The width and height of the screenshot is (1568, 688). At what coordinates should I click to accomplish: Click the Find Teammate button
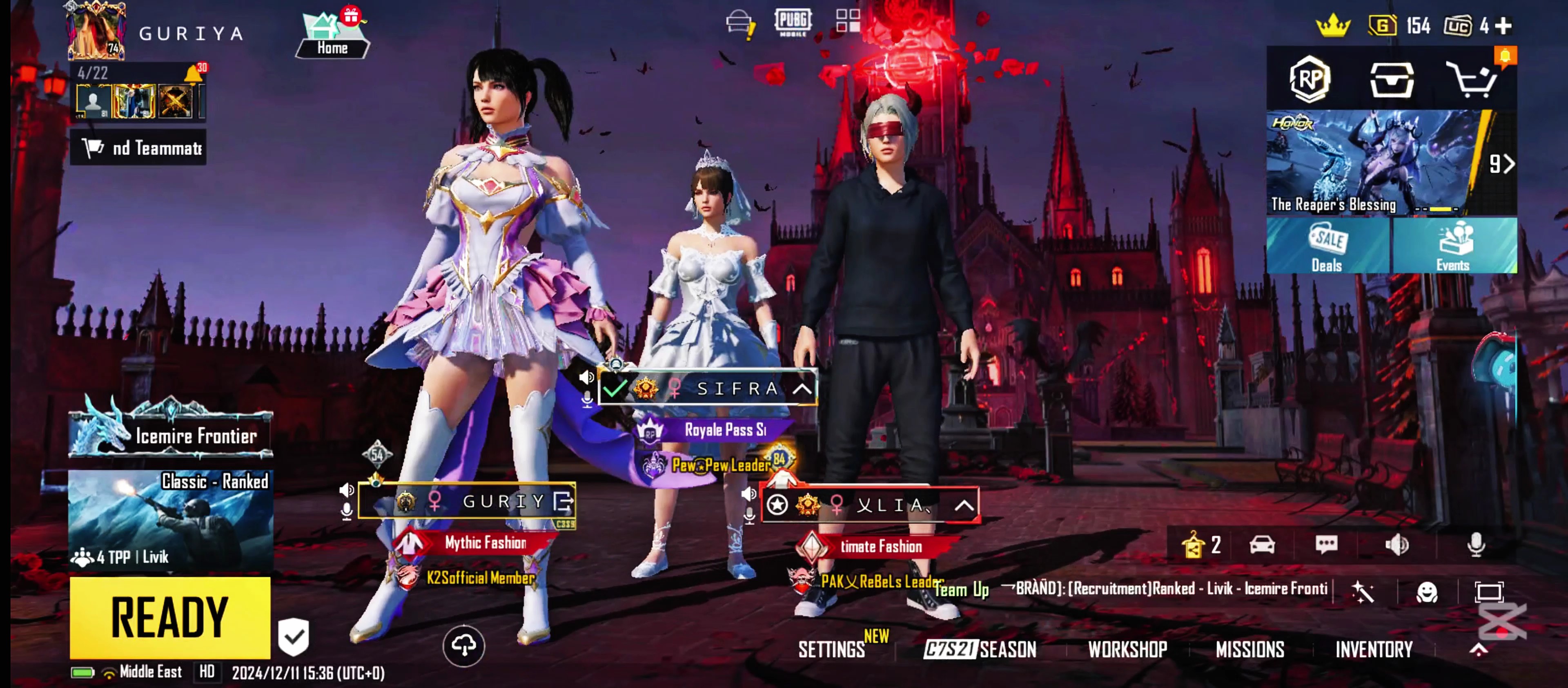pyautogui.click(x=138, y=148)
